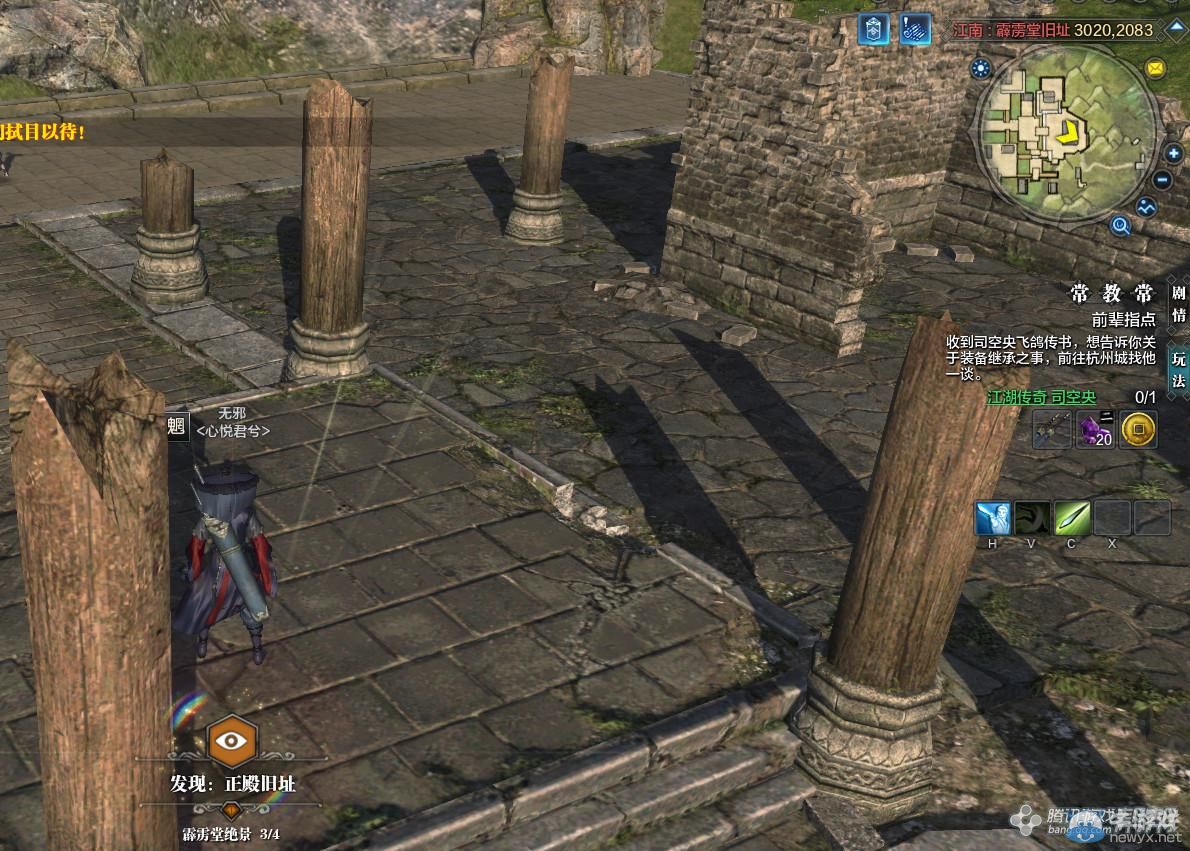Activate the dark swirl skill on V

pyautogui.click(x=1032, y=519)
